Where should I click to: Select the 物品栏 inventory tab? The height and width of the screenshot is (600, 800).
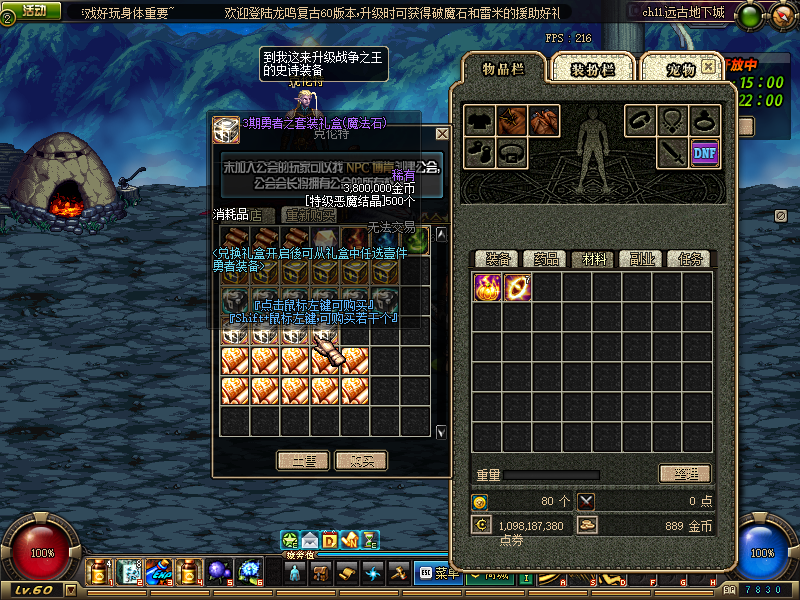coord(504,69)
